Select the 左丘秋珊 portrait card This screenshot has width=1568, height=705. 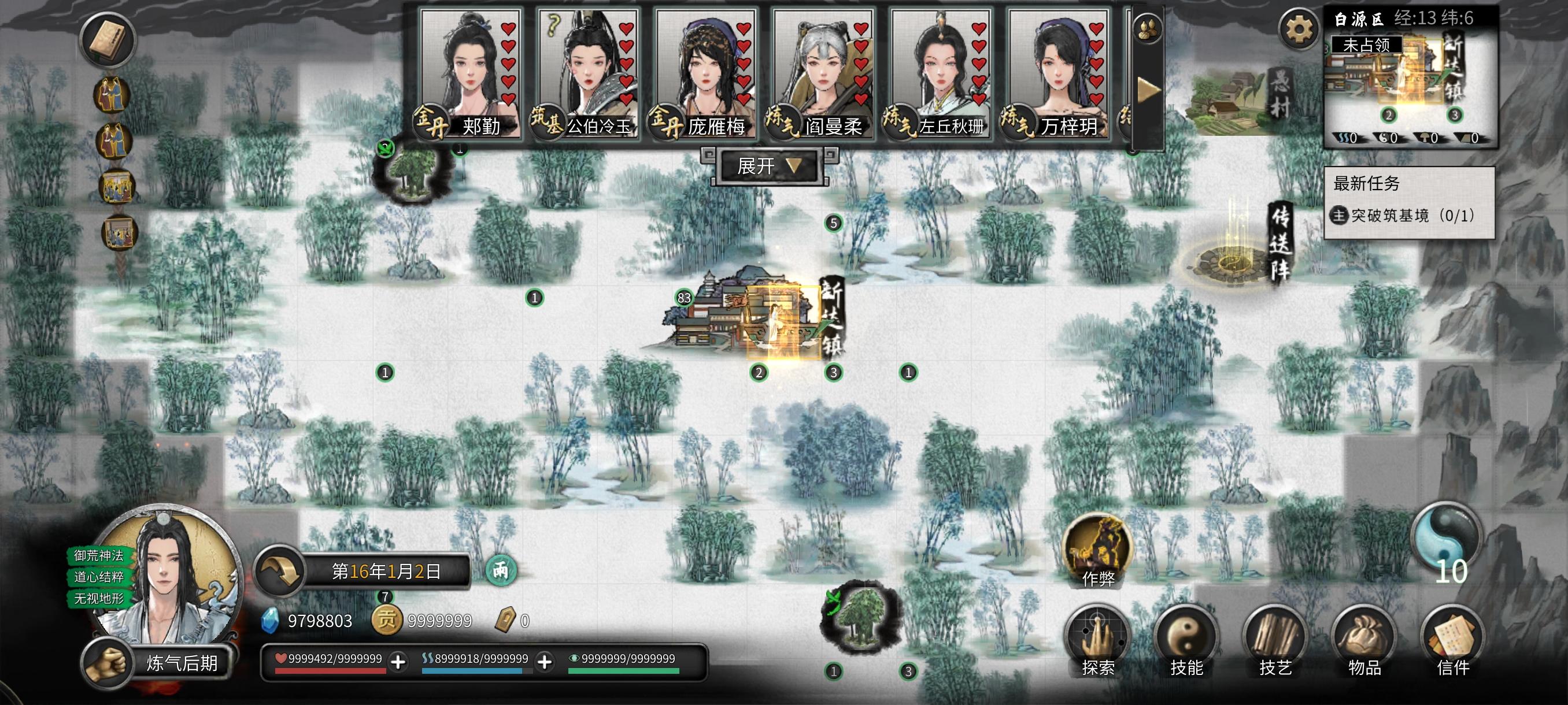pyautogui.click(x=940, y=73)
